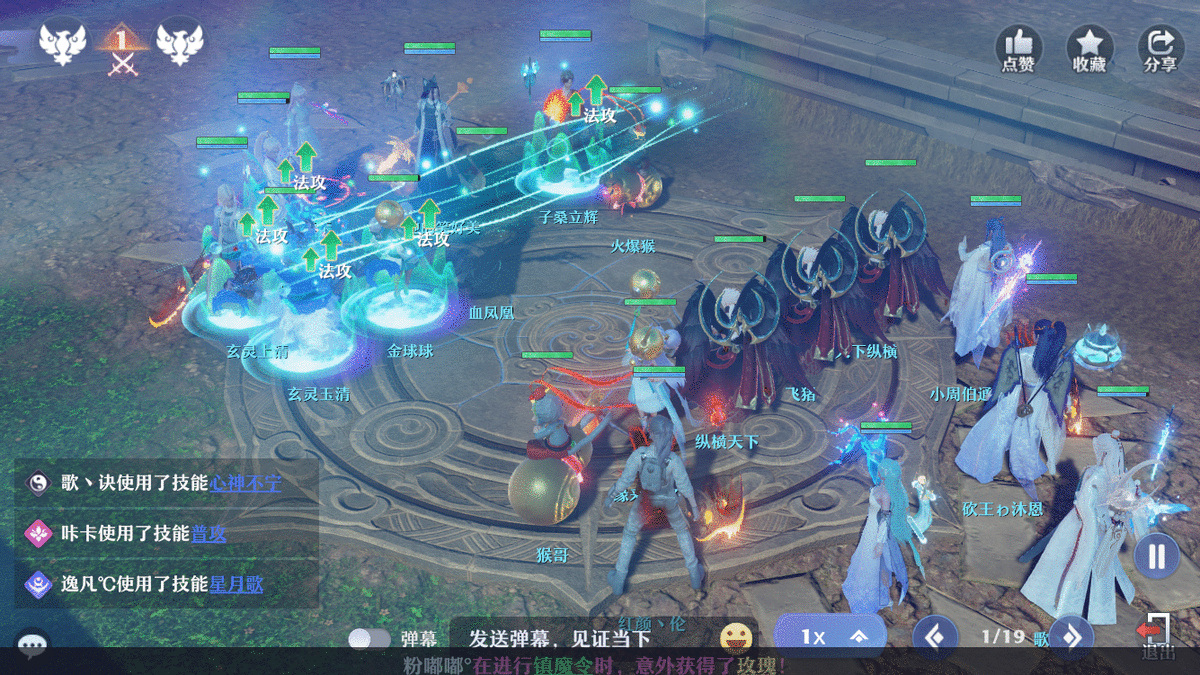Exit the replay via the 退出 button

click(x=1157, y=636)
